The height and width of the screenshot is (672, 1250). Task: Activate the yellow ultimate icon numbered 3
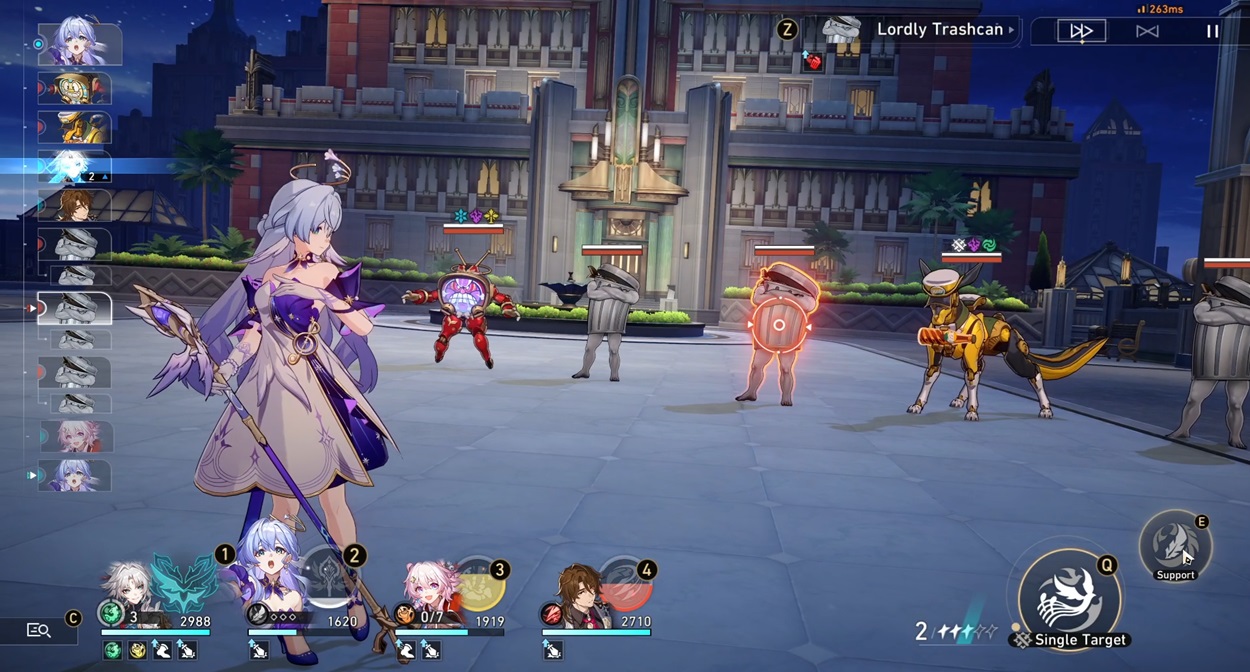(478, 585)
